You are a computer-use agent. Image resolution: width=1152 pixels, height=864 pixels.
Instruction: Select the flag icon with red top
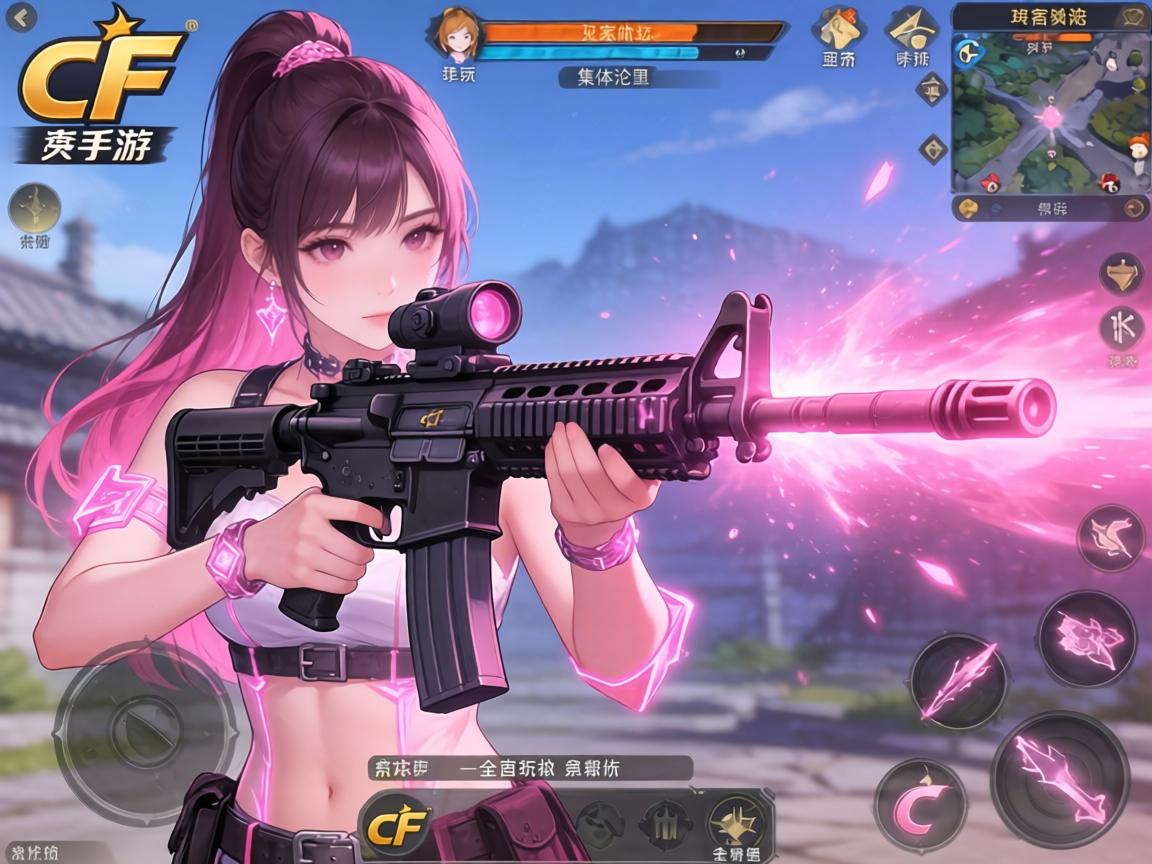(838, 29)
